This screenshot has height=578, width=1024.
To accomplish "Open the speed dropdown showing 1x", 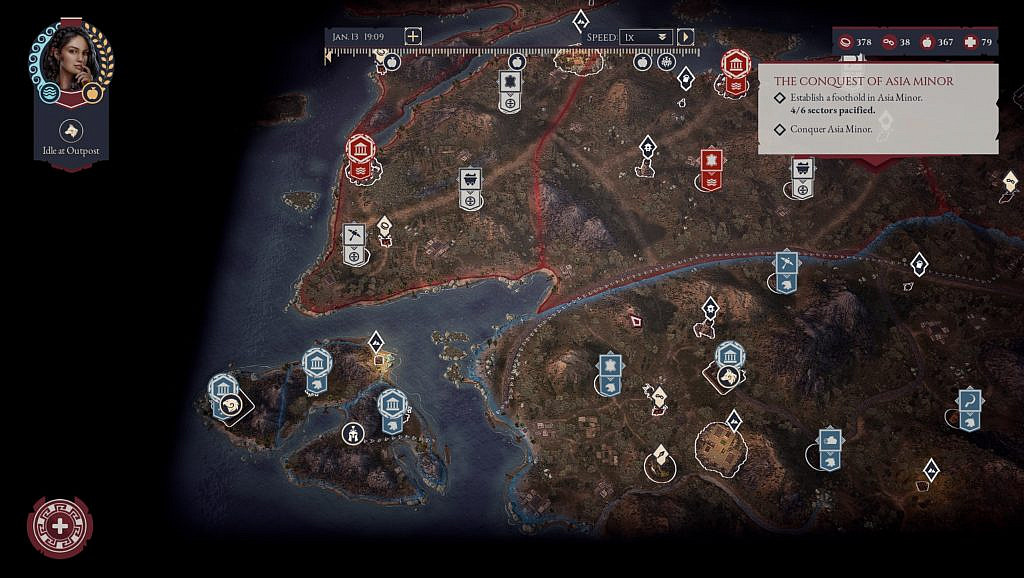I will (x=645, y=37).
